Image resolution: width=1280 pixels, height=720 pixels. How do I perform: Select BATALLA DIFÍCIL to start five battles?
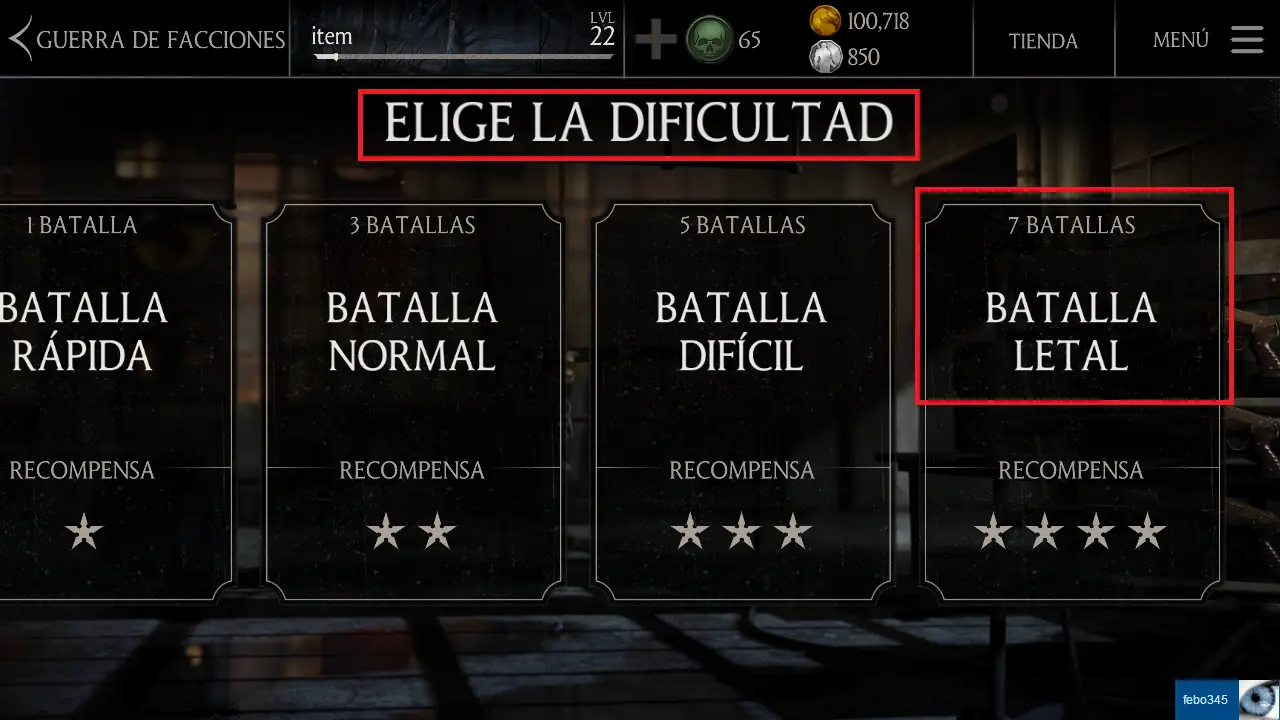click(742, 330)
